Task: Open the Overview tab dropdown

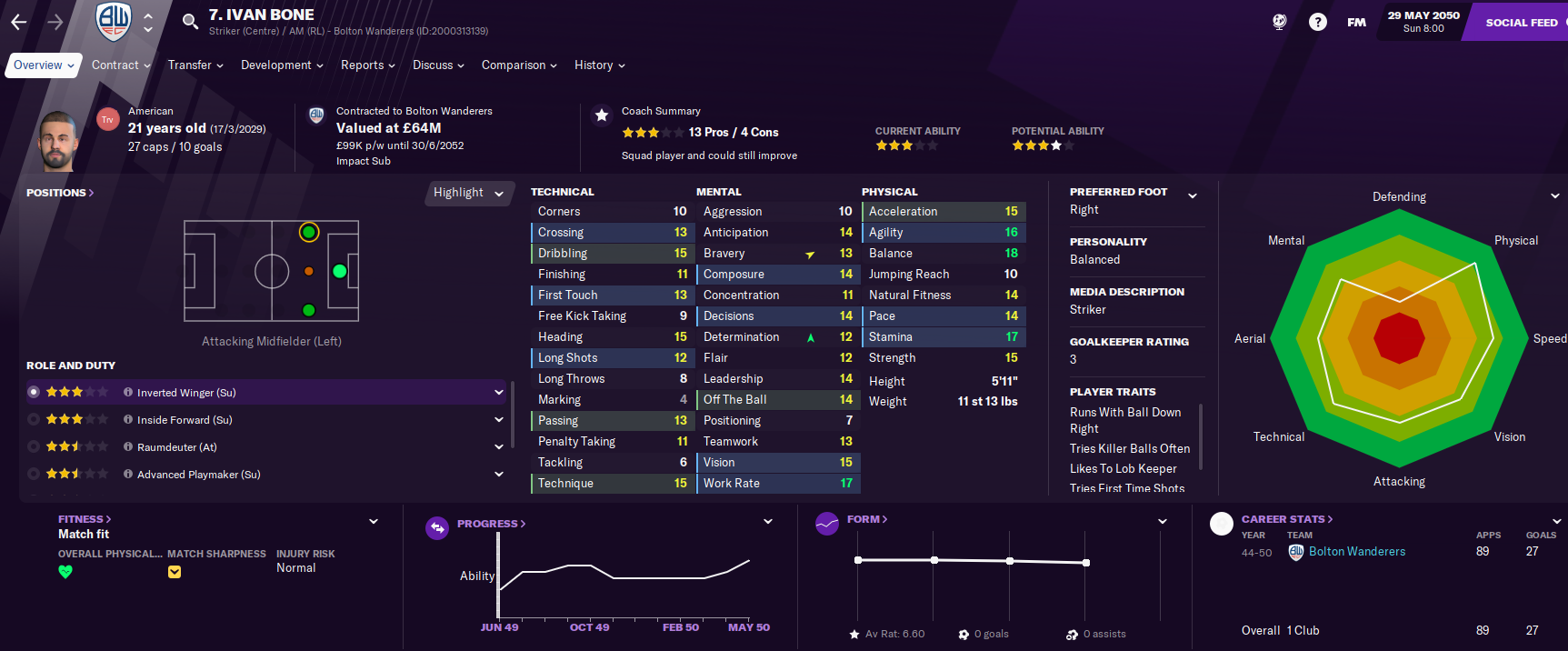Action: click(x=43, y=65)
